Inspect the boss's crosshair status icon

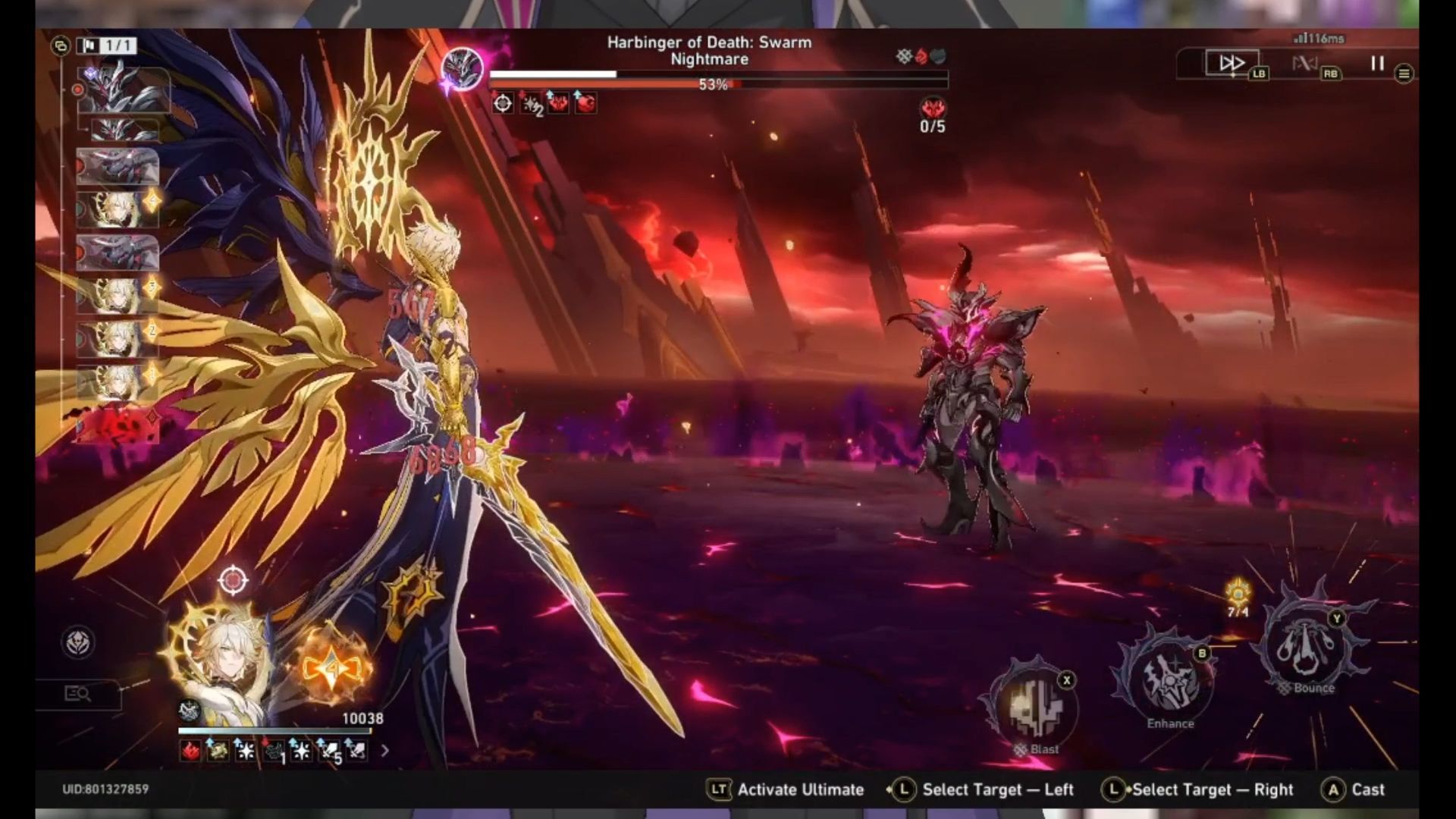(x=502, y=103)
